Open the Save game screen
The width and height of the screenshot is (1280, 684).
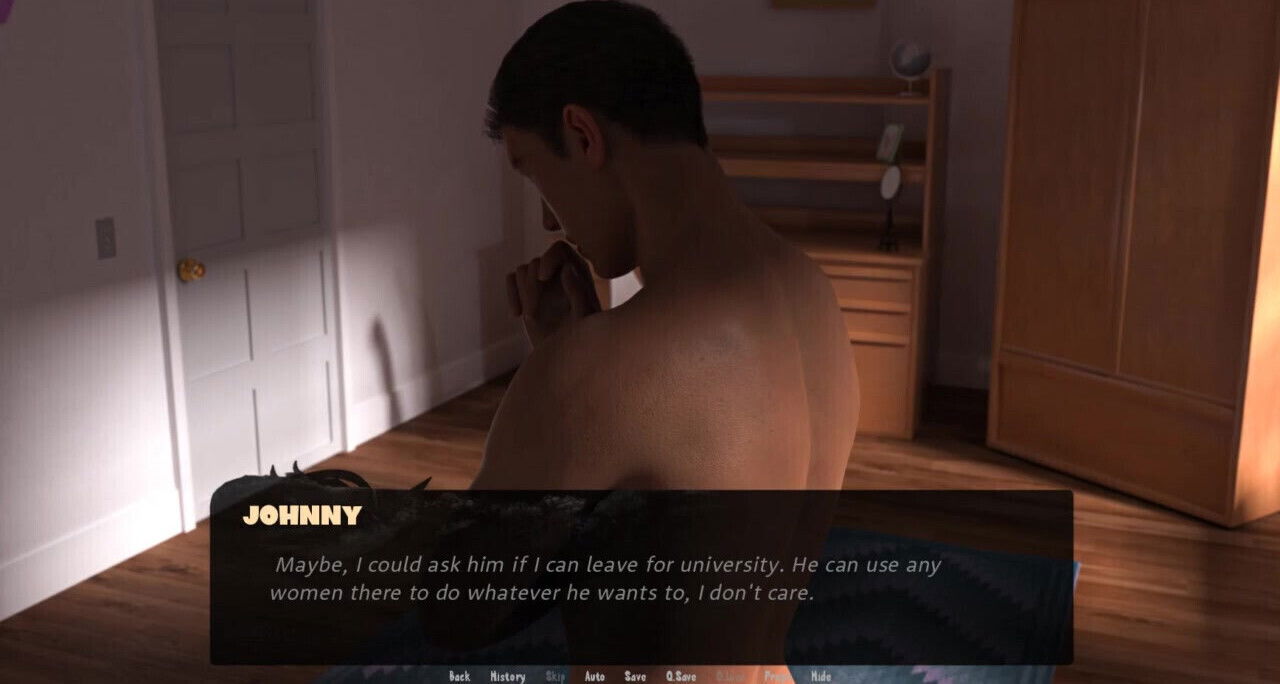click(x=635, y=676)
